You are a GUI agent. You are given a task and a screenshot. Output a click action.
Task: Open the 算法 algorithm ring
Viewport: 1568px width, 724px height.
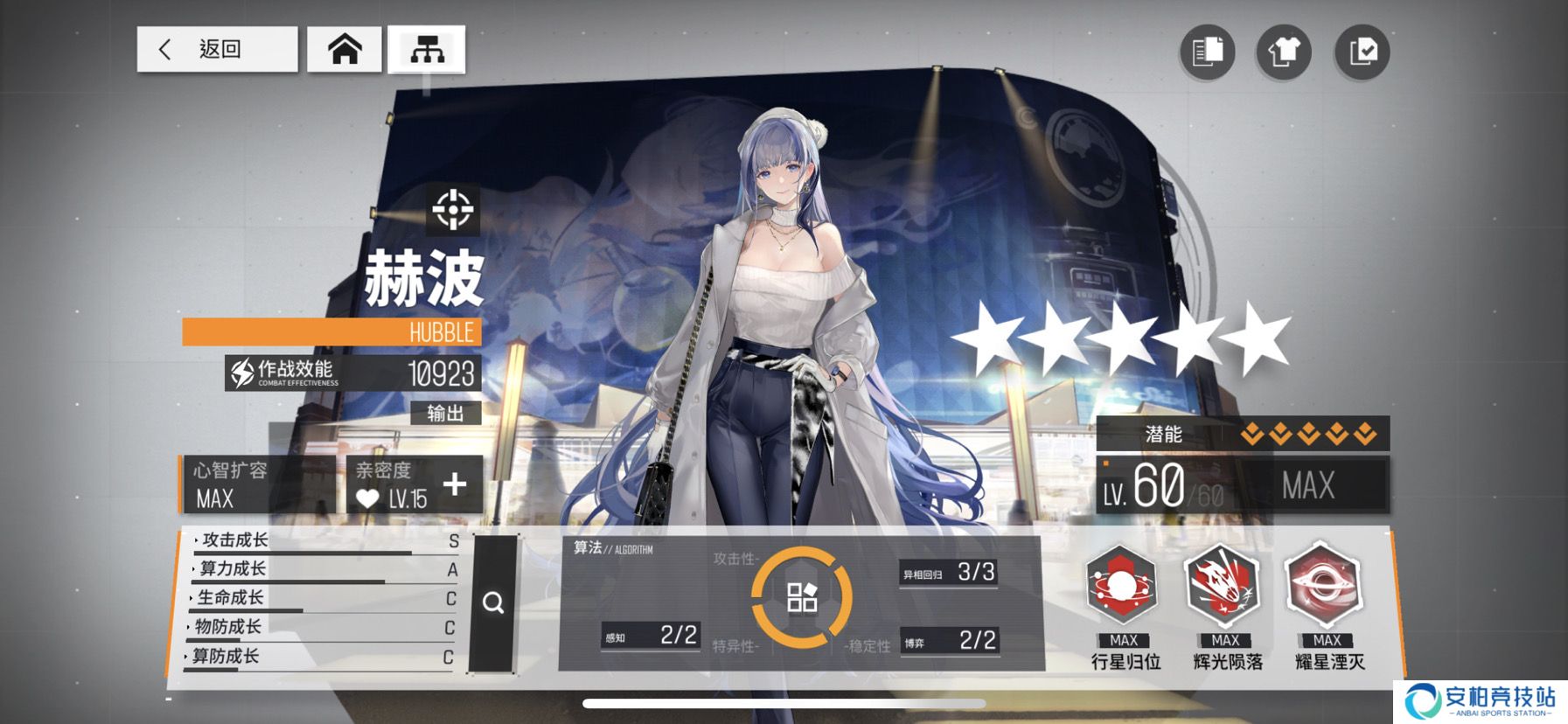pos(801,597)
